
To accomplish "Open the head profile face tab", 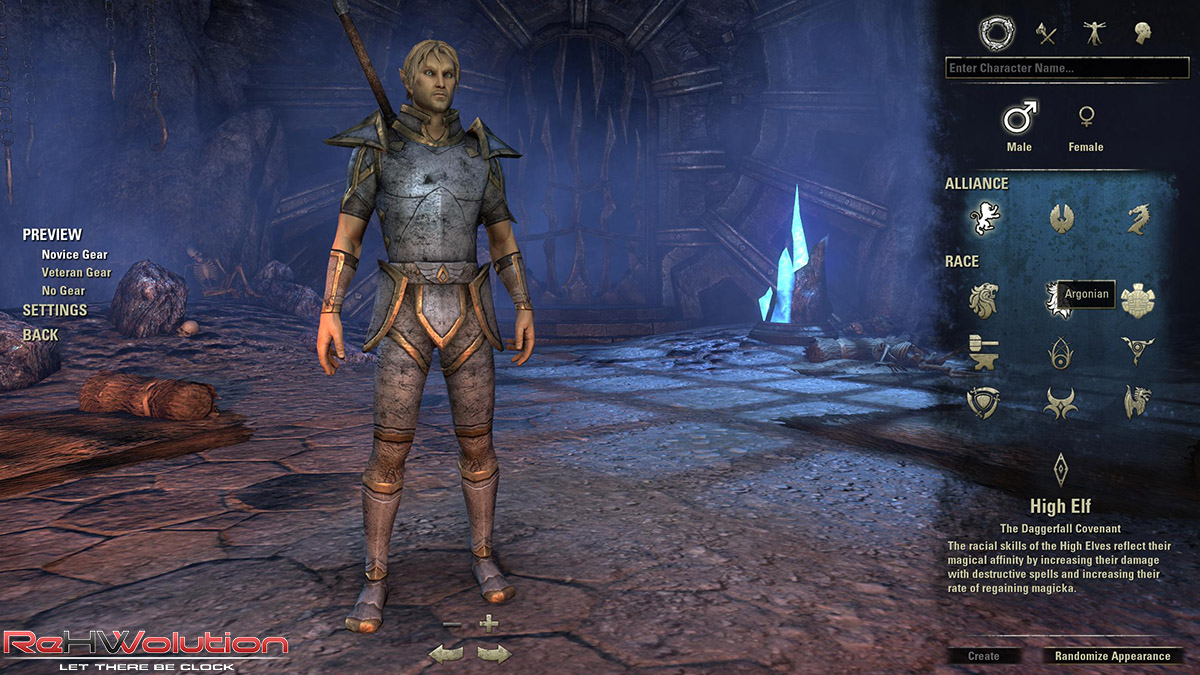I will point(1142,34).
